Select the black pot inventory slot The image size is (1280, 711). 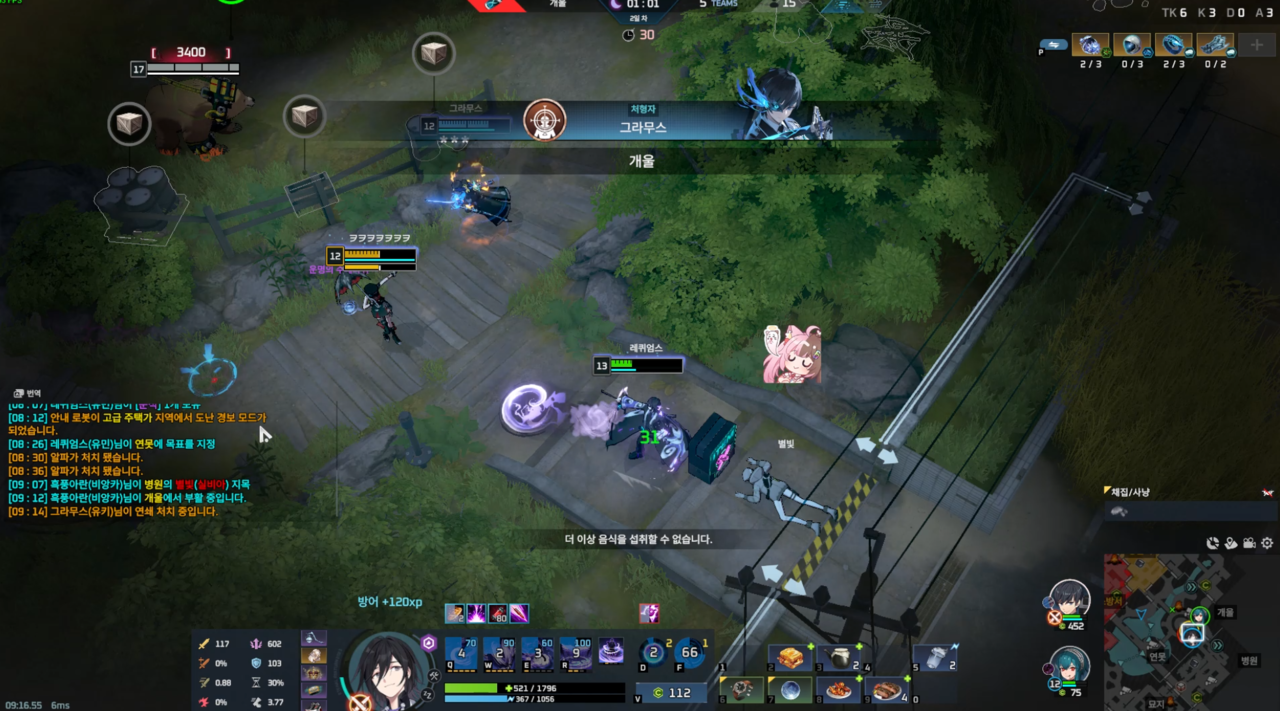[x=839, y=658]
